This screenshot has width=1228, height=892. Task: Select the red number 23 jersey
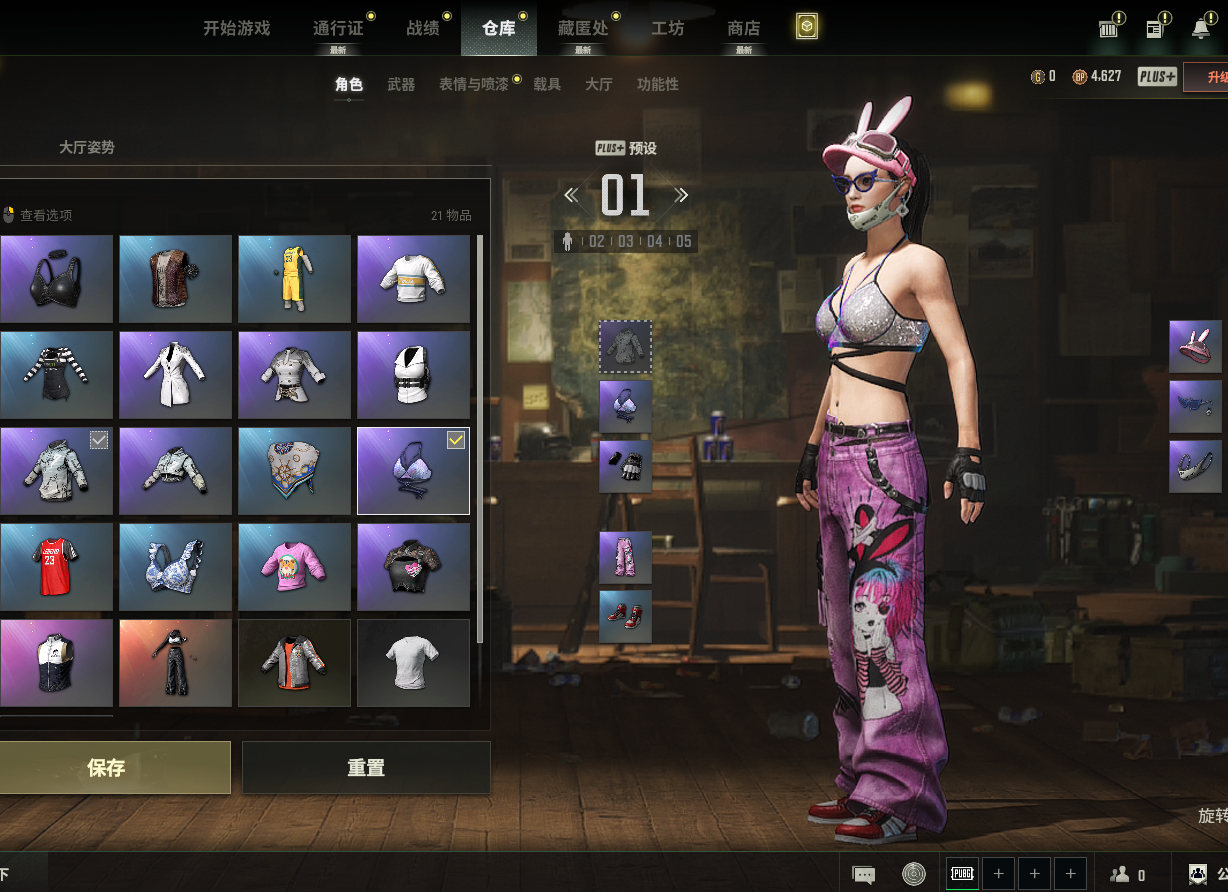point(56,567)
